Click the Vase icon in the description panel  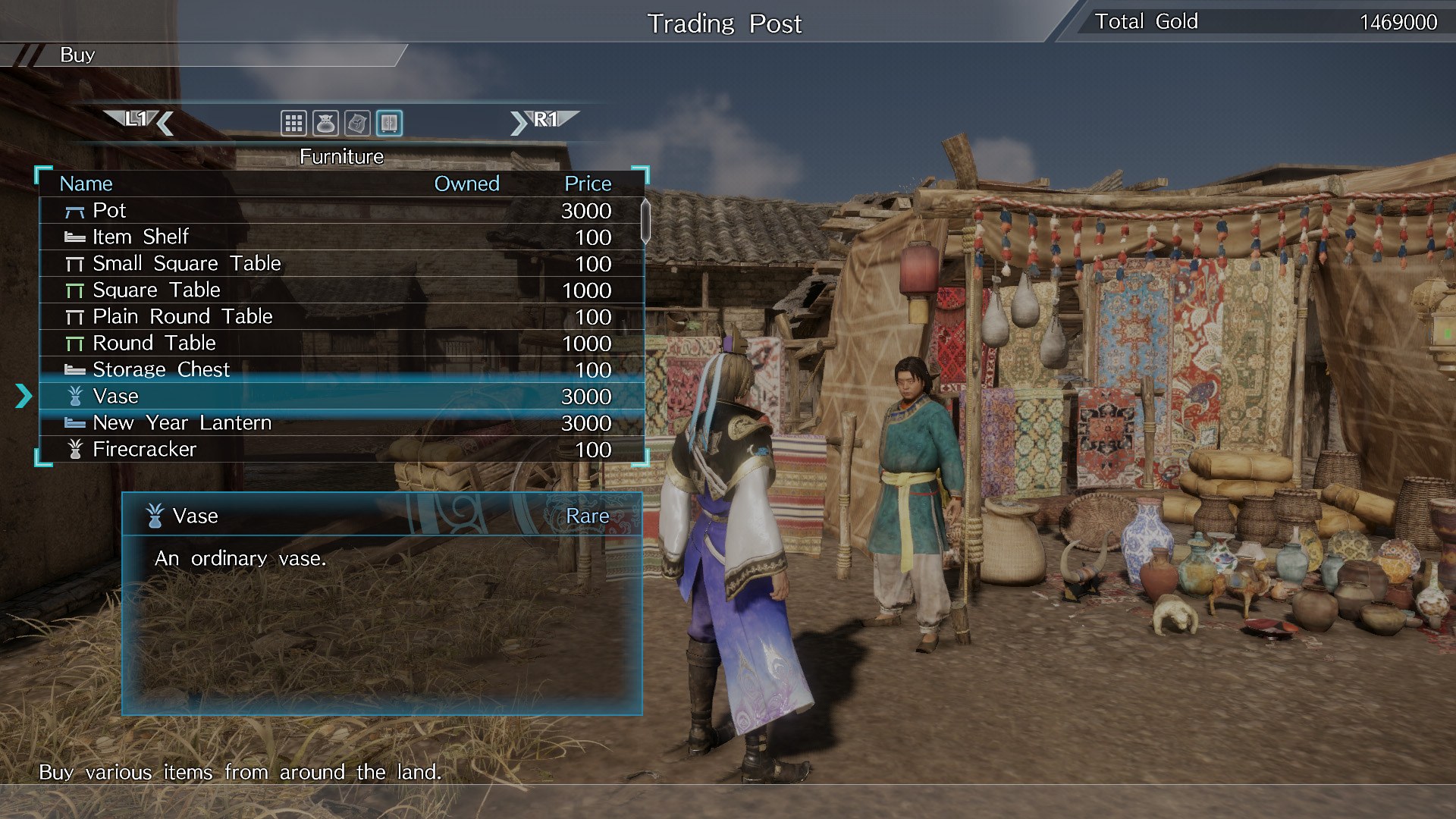coord(154,516)
